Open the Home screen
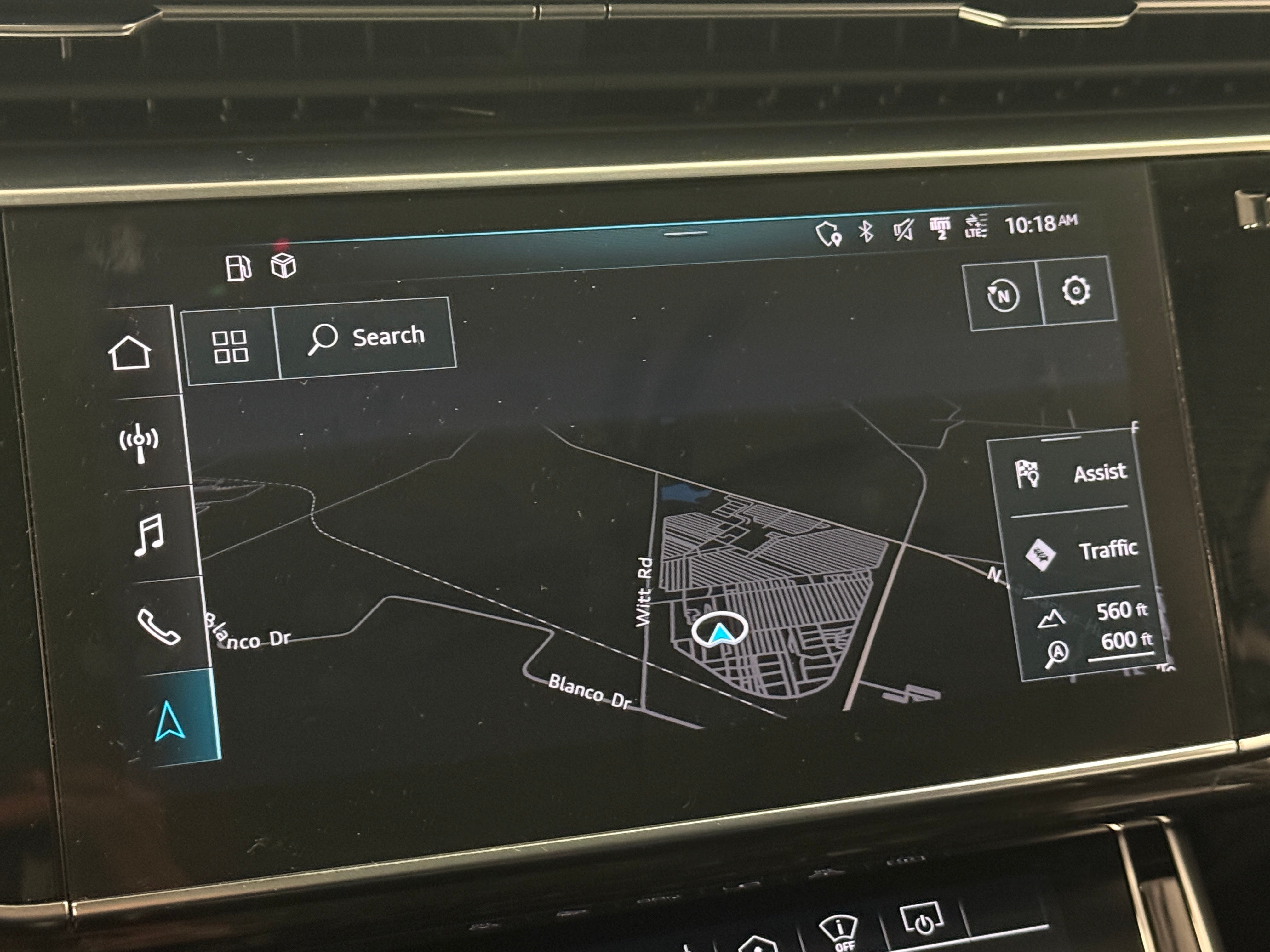Screen dimensions: 1270x952 tap(130, 352)
